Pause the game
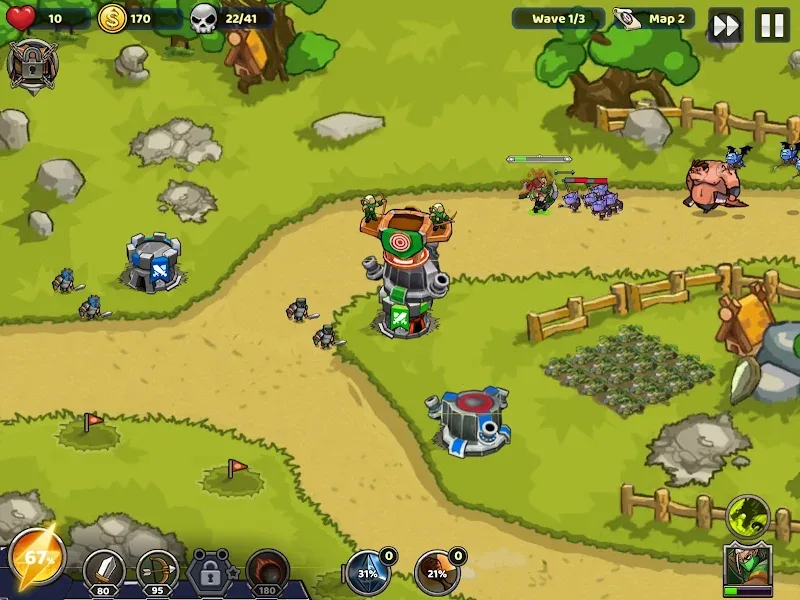Image resolution: width=800 pixels, height=600 pixels. [772, 25]
